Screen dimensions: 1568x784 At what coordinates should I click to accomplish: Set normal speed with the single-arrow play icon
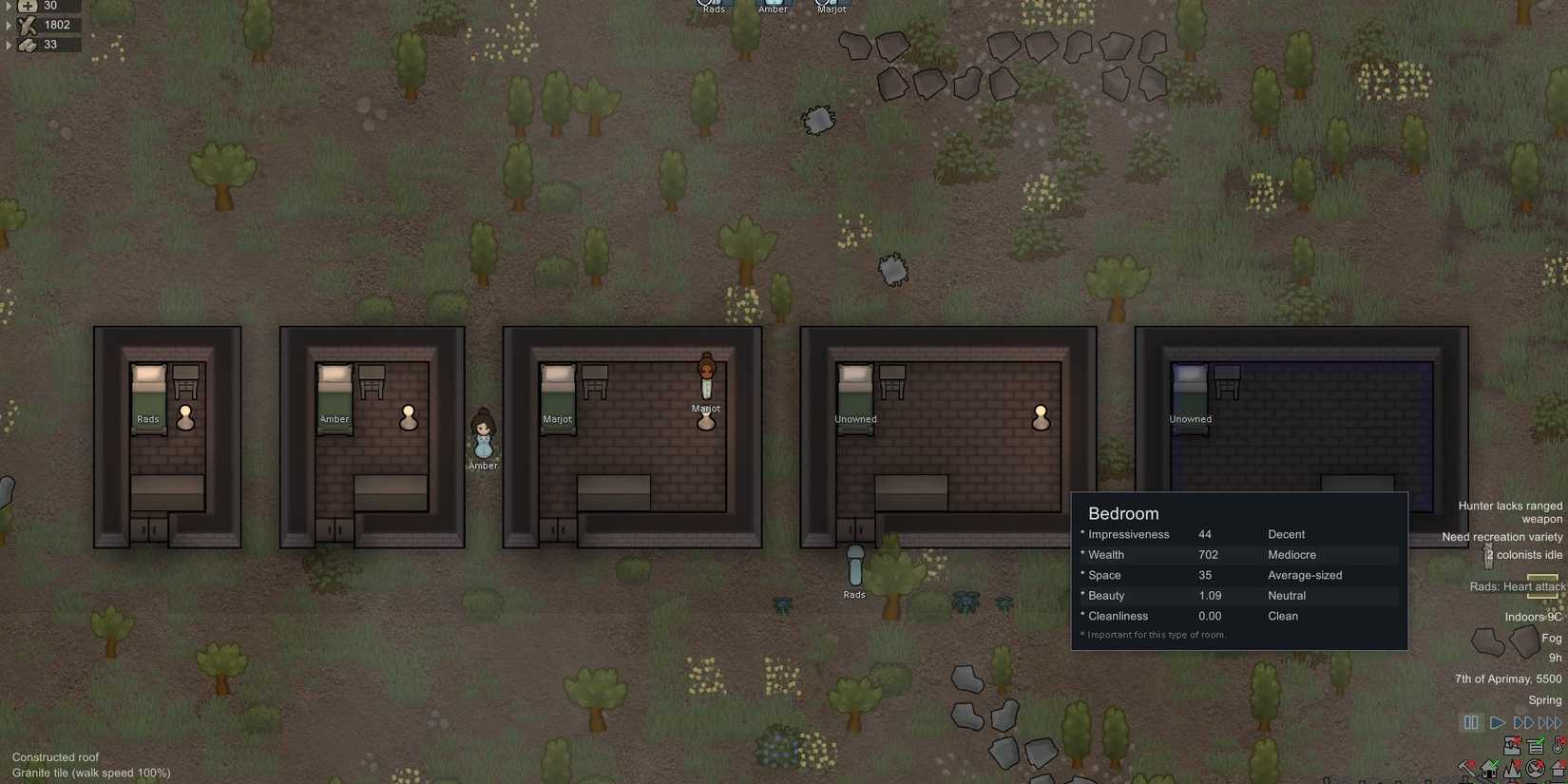pos(1498,722)
